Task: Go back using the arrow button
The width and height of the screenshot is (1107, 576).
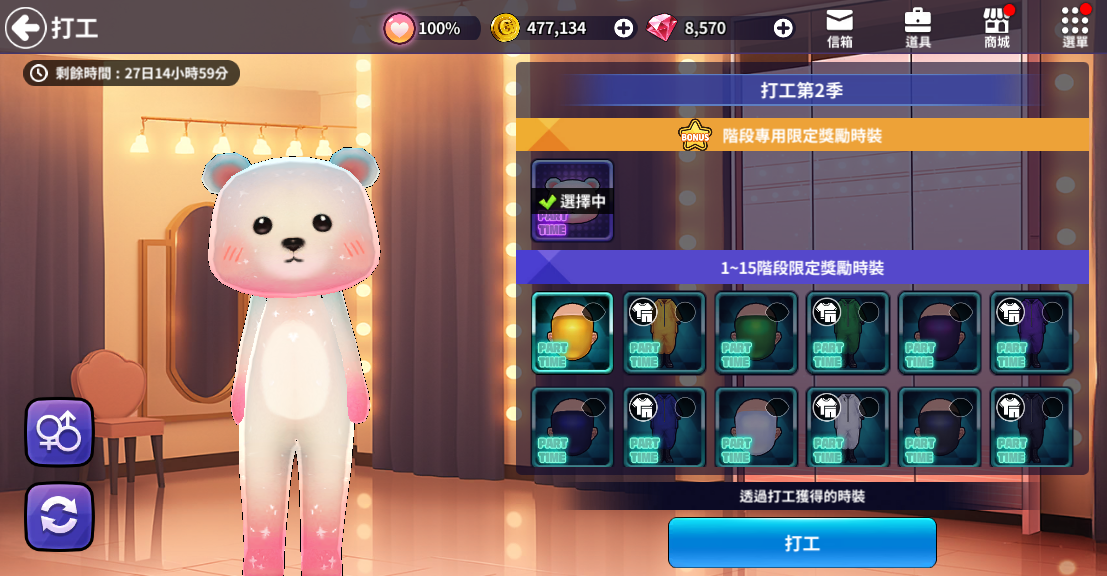Action: (x=26, y=27)
